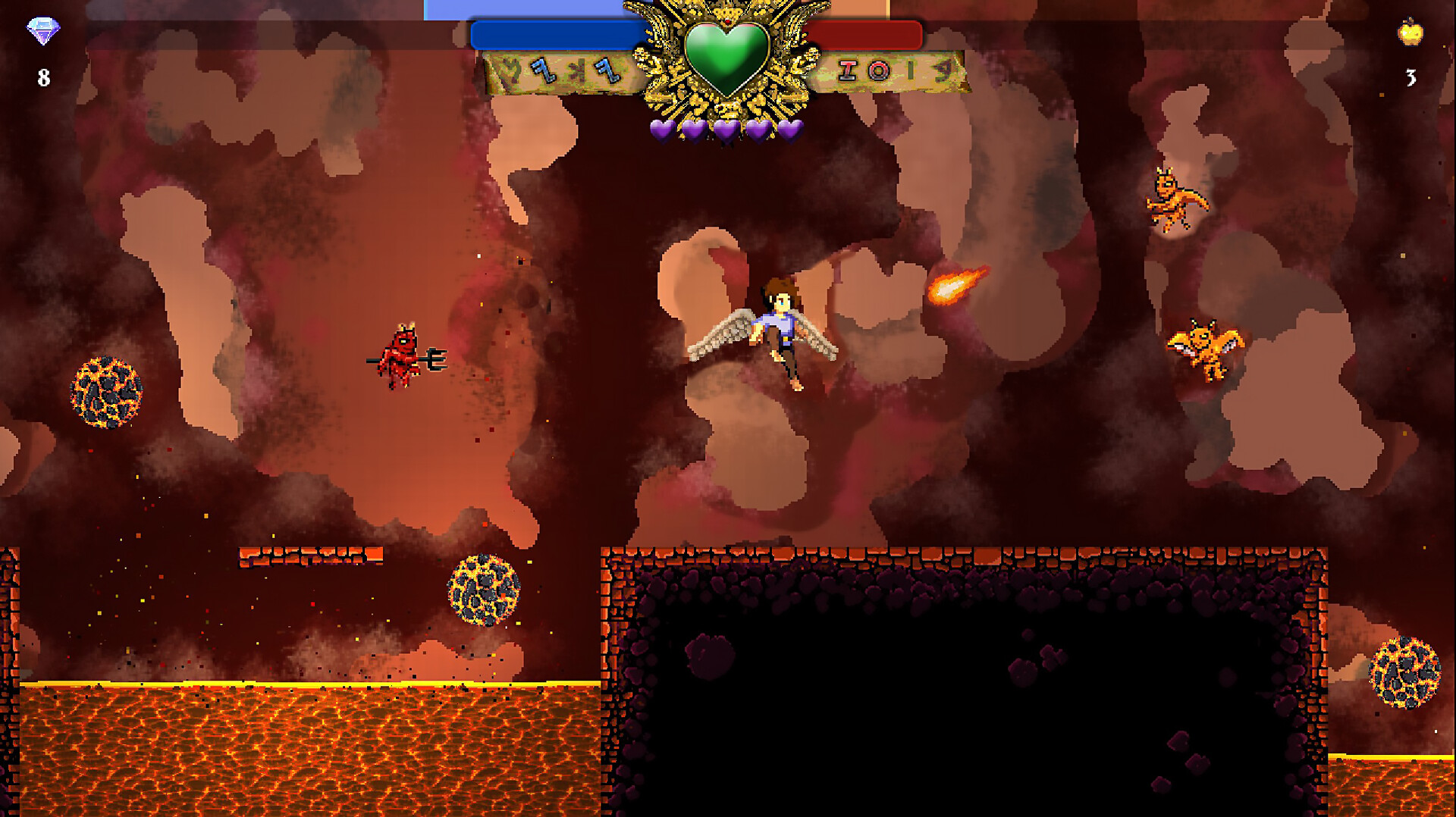This screenshot has height=817, width=1456.
Task: Click the crown above the heart emblem
Action: (726, 11)
